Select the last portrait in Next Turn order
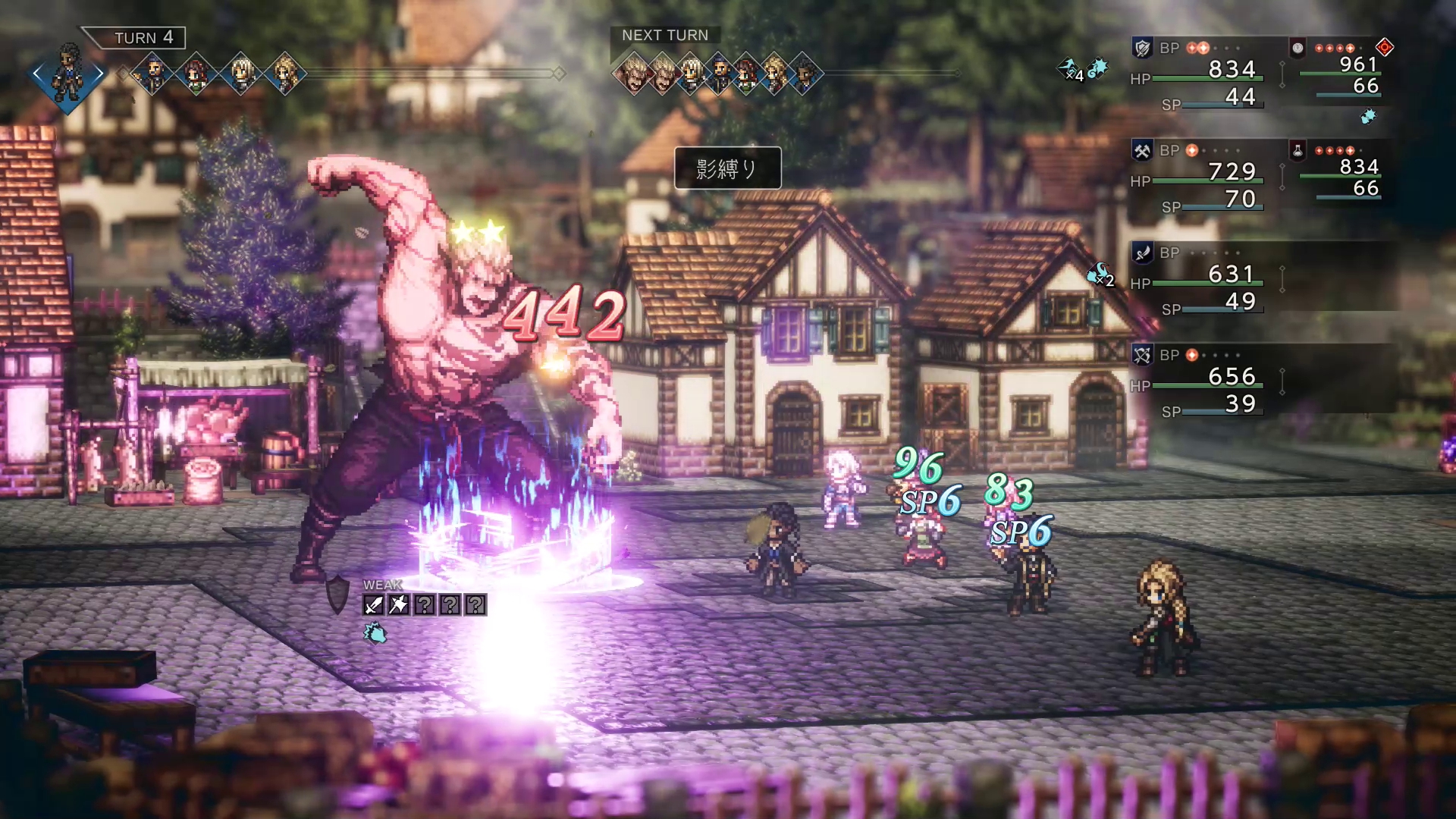 click(x=805, y=74)
